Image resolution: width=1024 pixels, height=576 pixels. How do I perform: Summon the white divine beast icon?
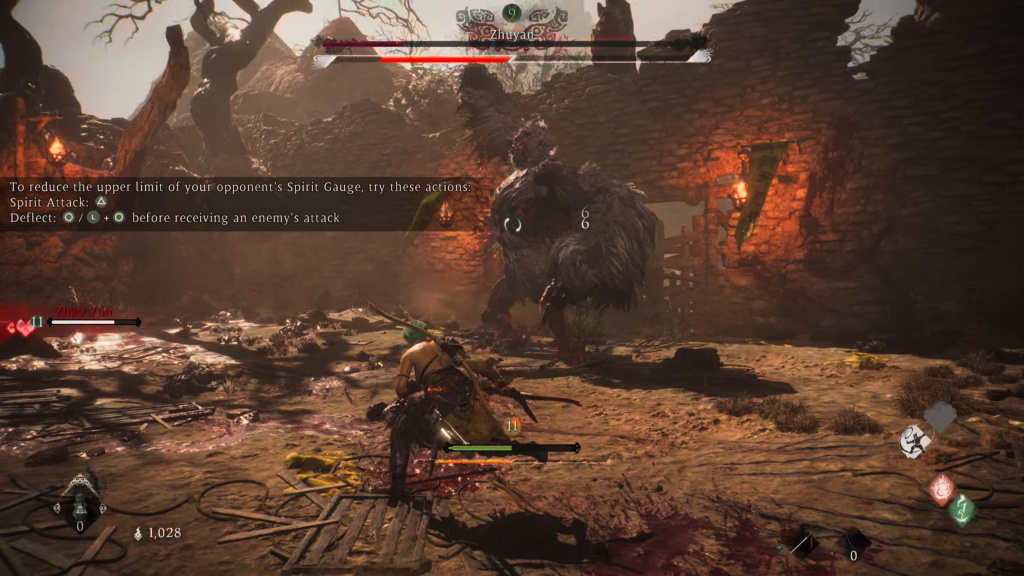(914, 441)
